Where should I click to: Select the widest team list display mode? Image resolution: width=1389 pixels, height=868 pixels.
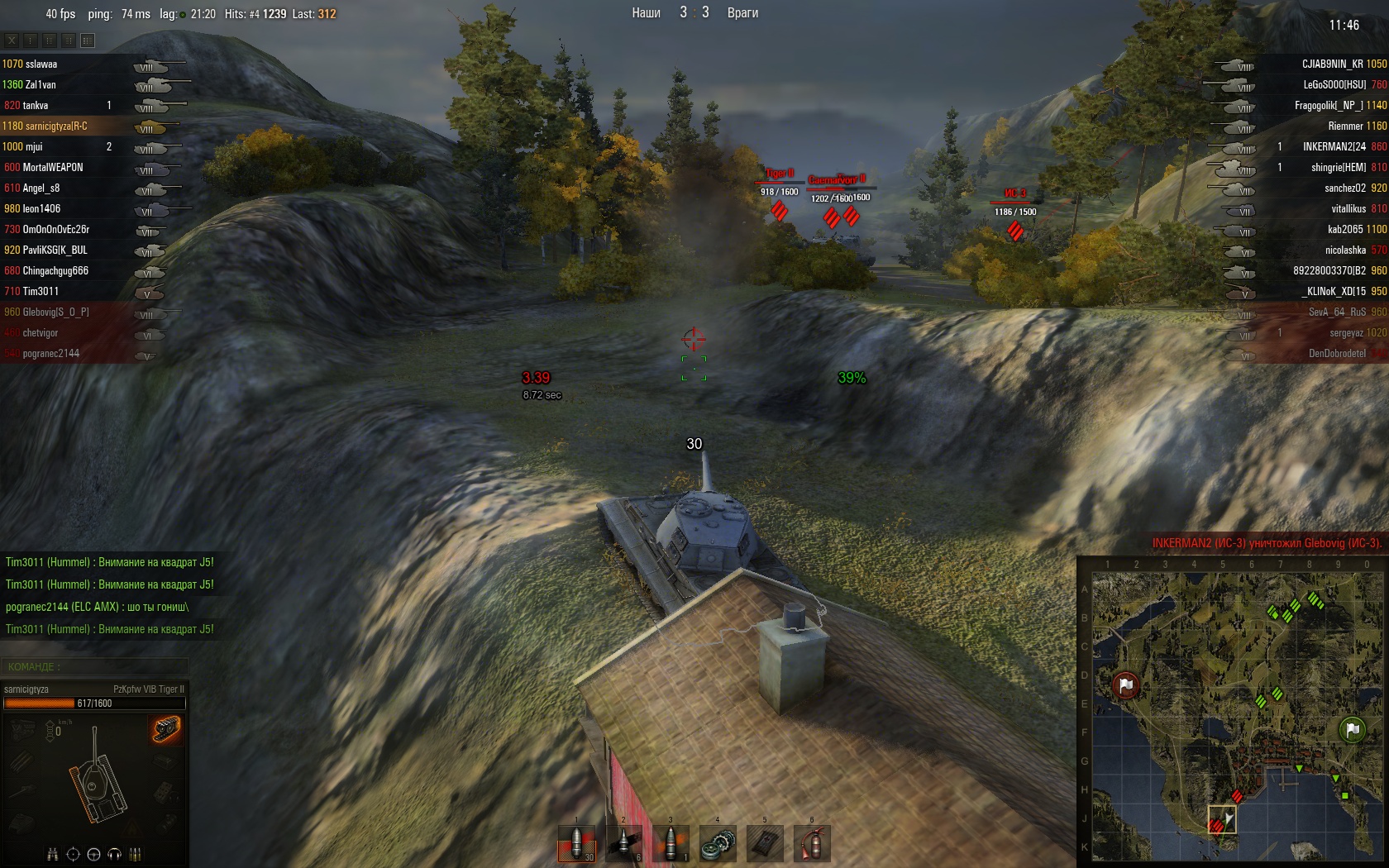point(88,40)
